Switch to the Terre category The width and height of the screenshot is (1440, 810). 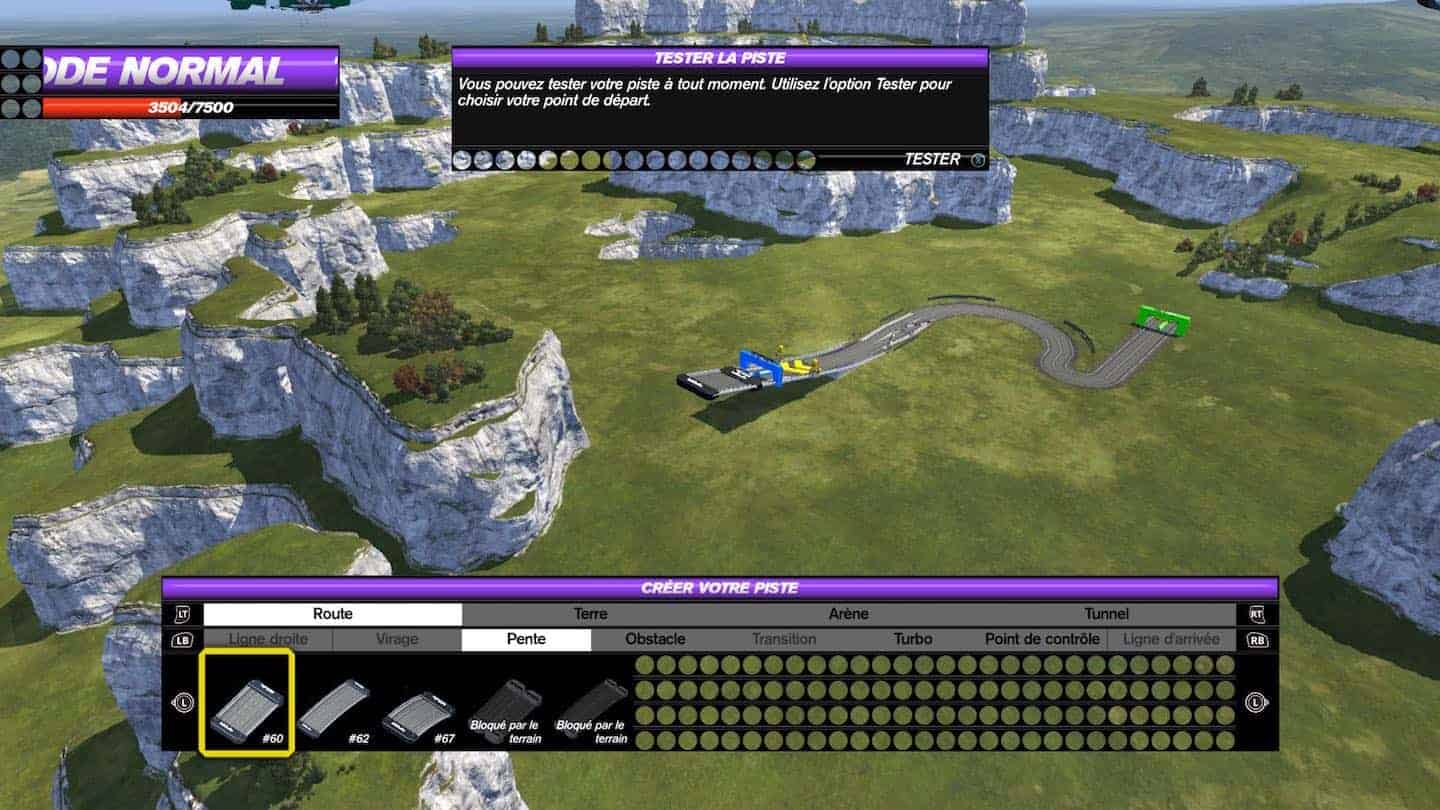590,614
